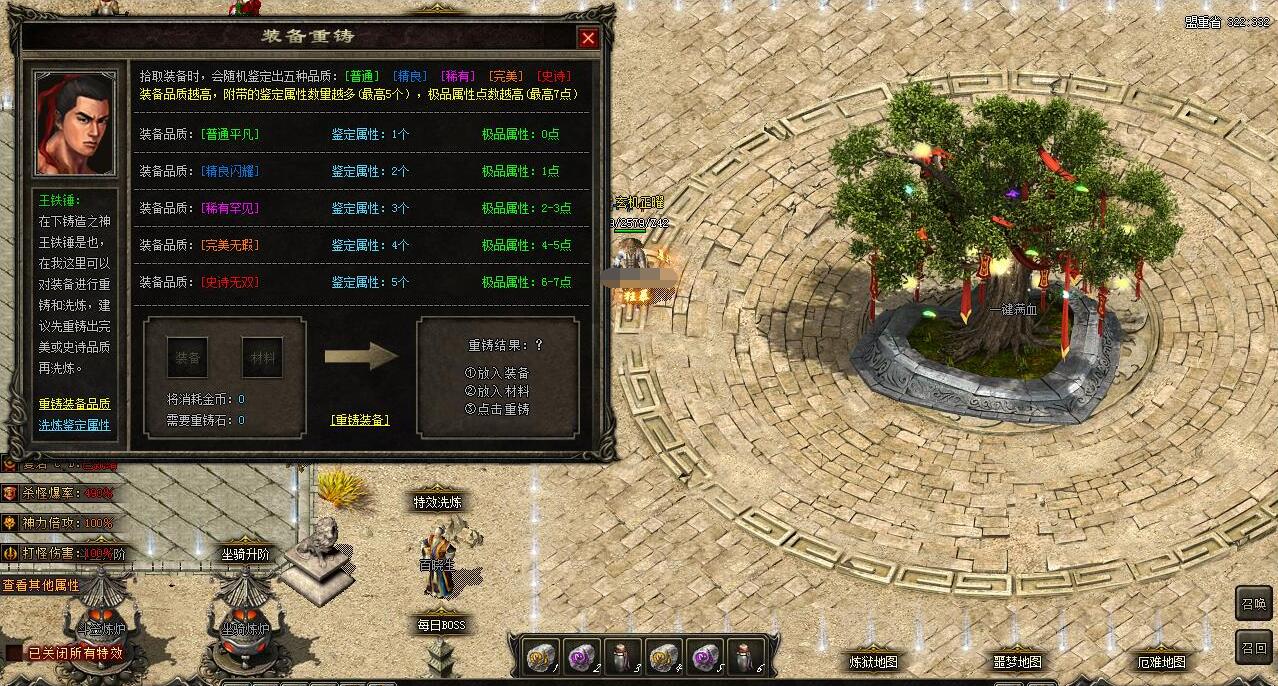Viewport: 1278px width, 686px height.
Task: Activate the purple scroll in hotbar slot 5
Action: click(705, 656)
